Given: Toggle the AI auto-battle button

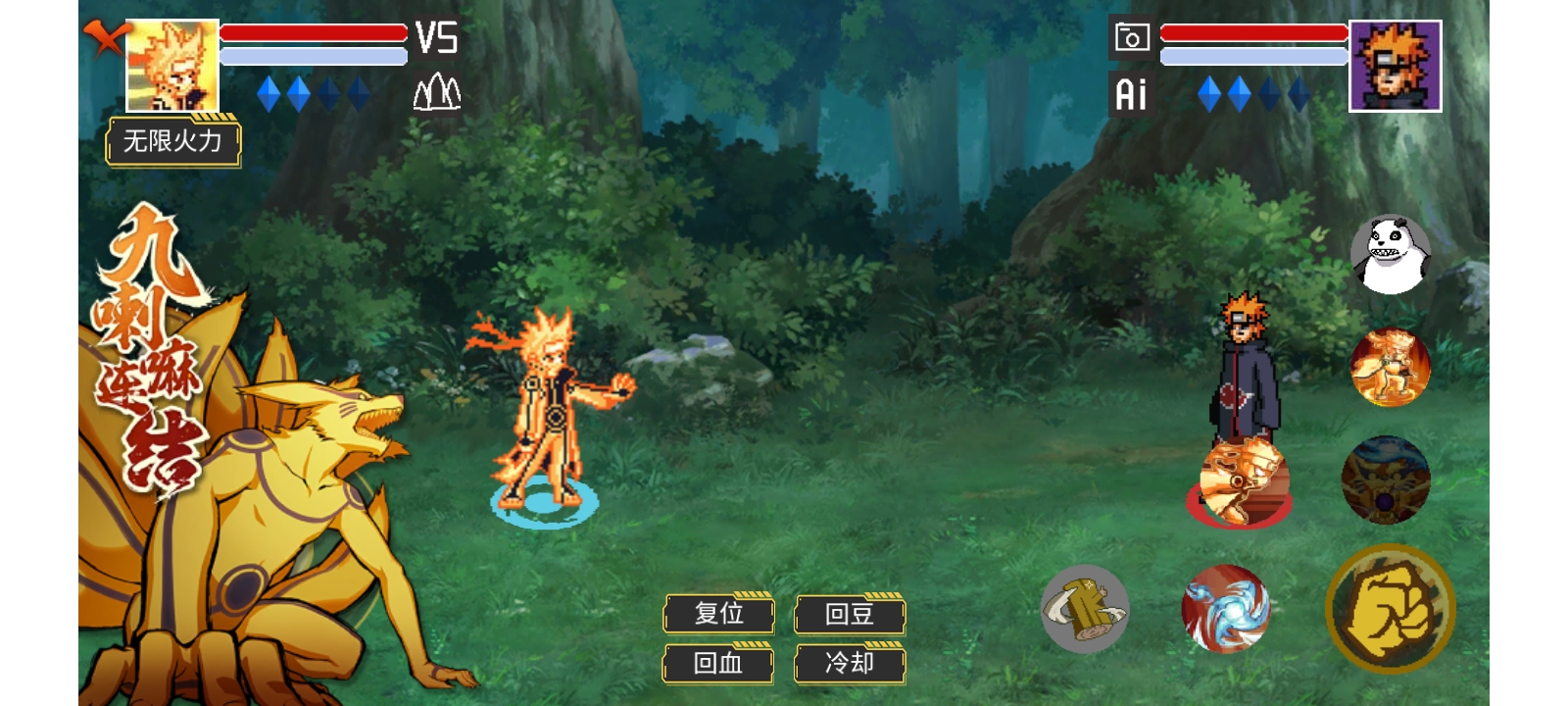Looking at the screenshot, I should tap(1131, 94).
